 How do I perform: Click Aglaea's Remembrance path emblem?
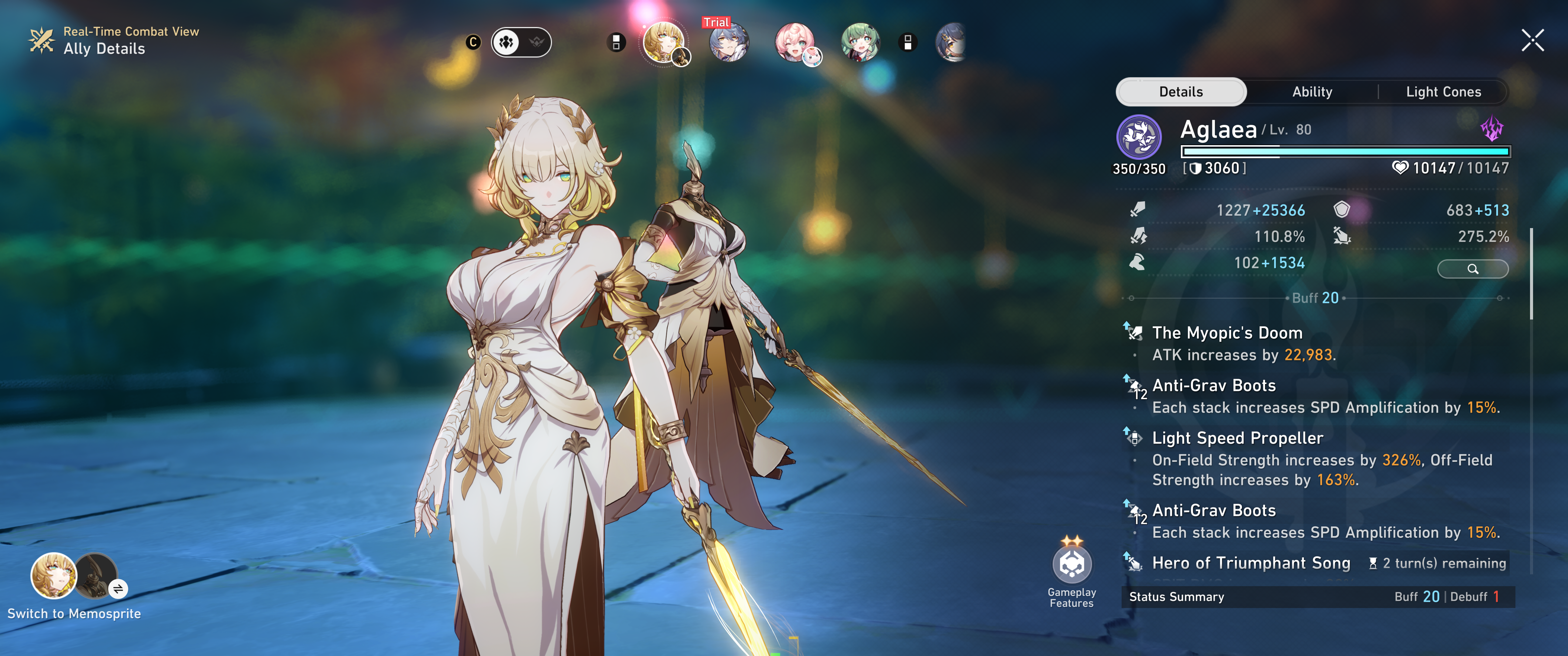pyautogui.click(x=1138, y=138)
